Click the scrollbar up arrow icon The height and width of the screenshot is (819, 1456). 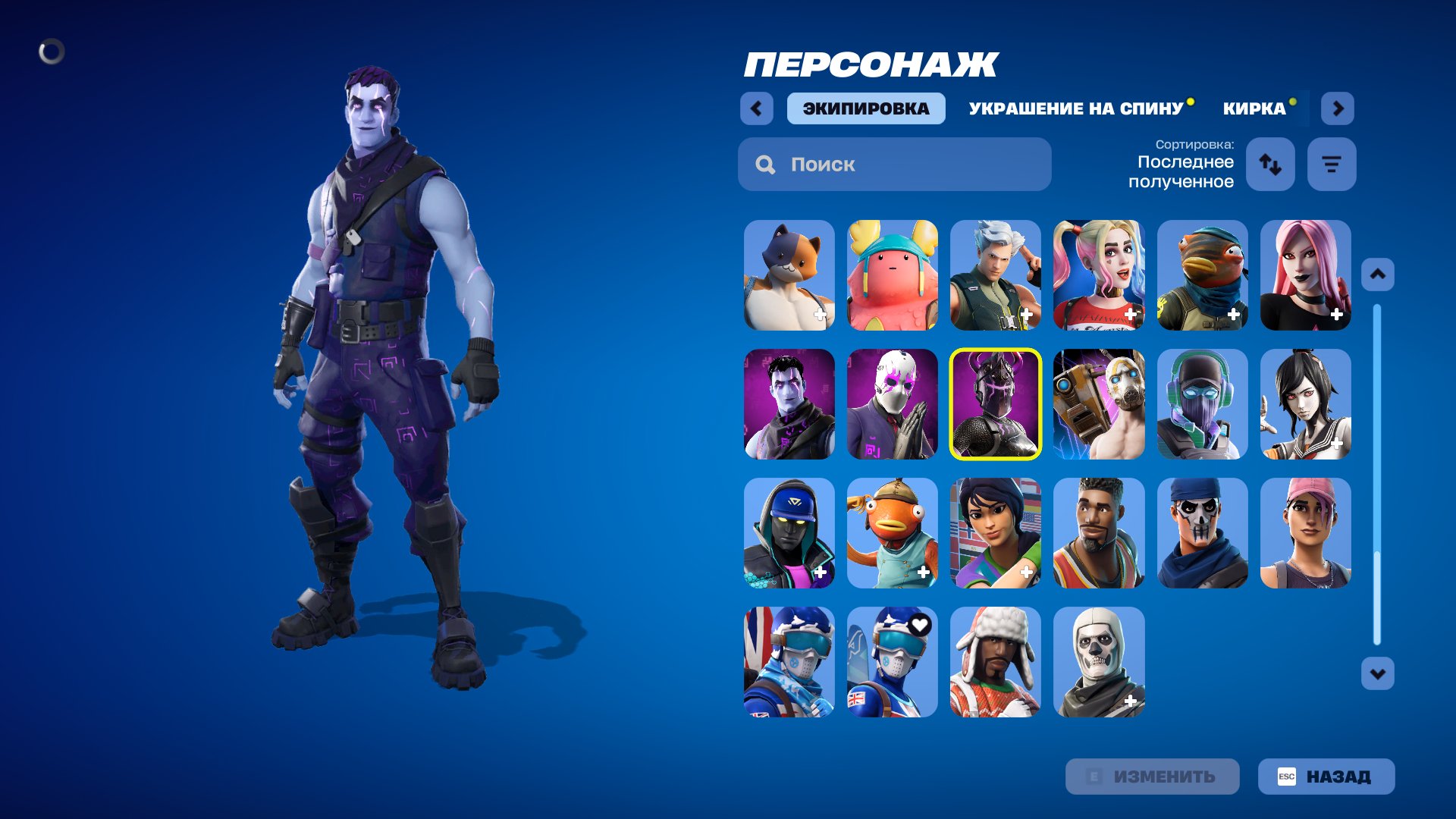[x=1379, y=273]
